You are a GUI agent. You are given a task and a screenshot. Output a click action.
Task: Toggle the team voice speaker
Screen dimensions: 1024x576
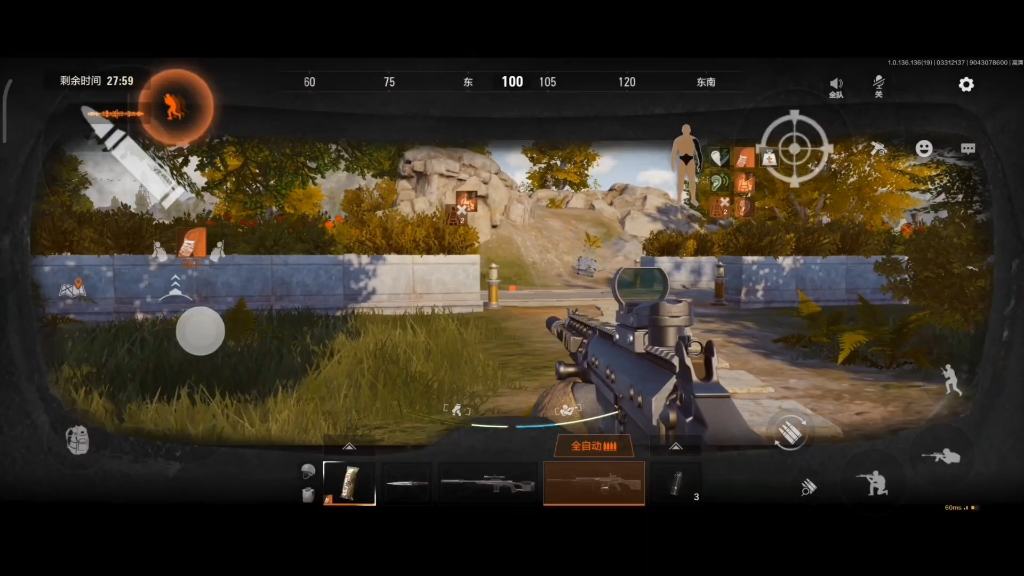pos(836,85)
